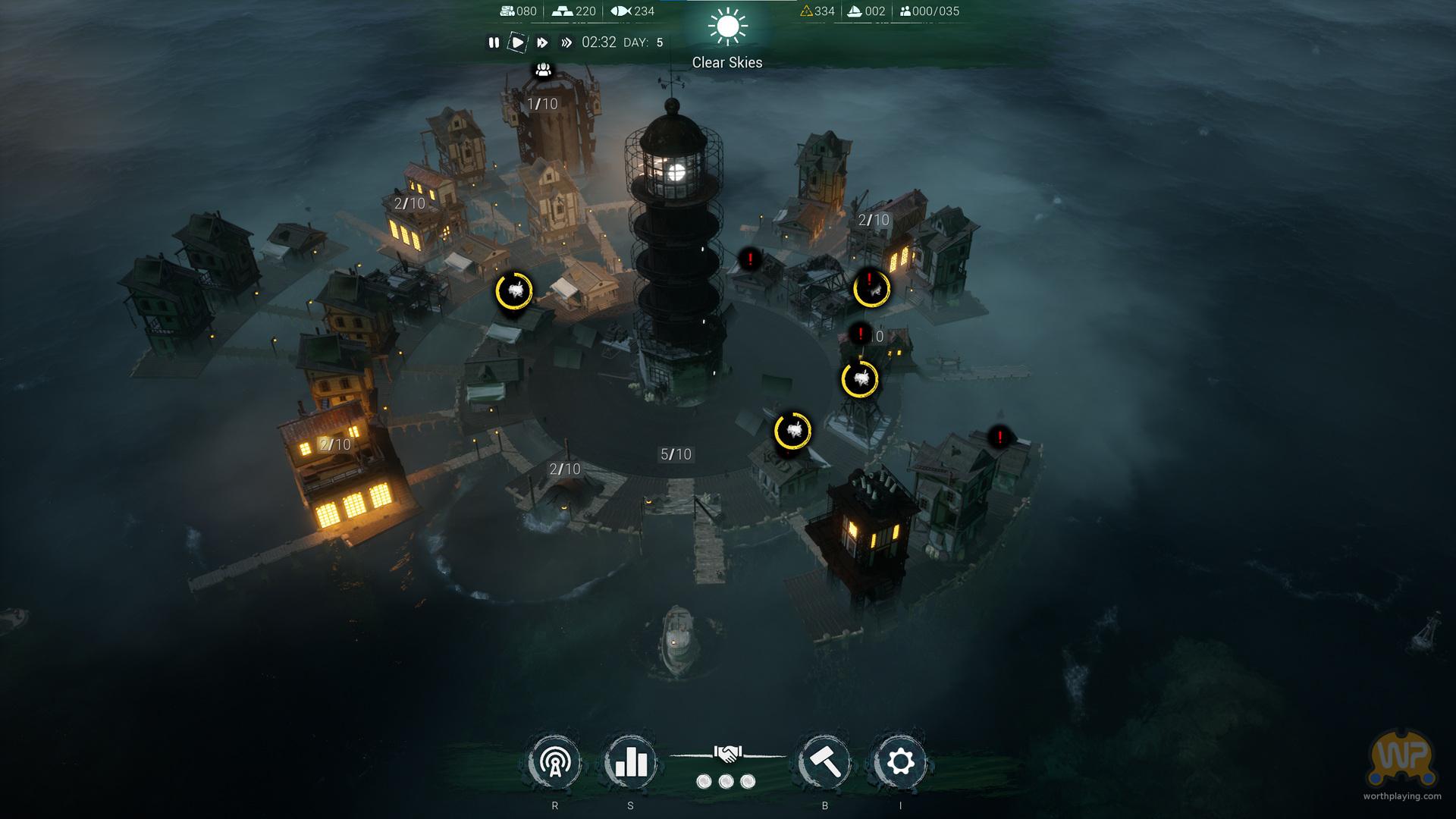
Task: Switch to double fast-forward speed
Action: tap(542, 43)
